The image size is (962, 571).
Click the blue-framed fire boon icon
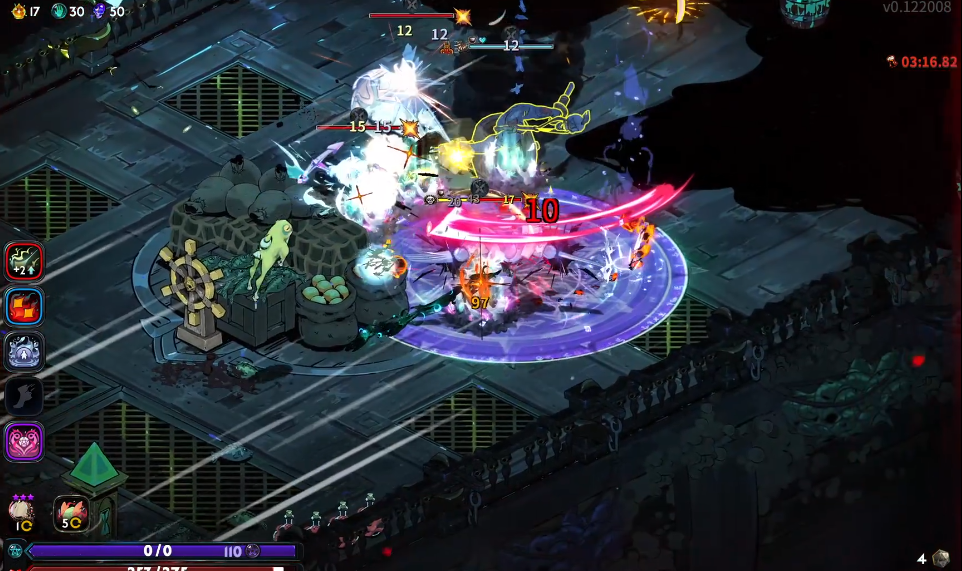tap(24, 307)
